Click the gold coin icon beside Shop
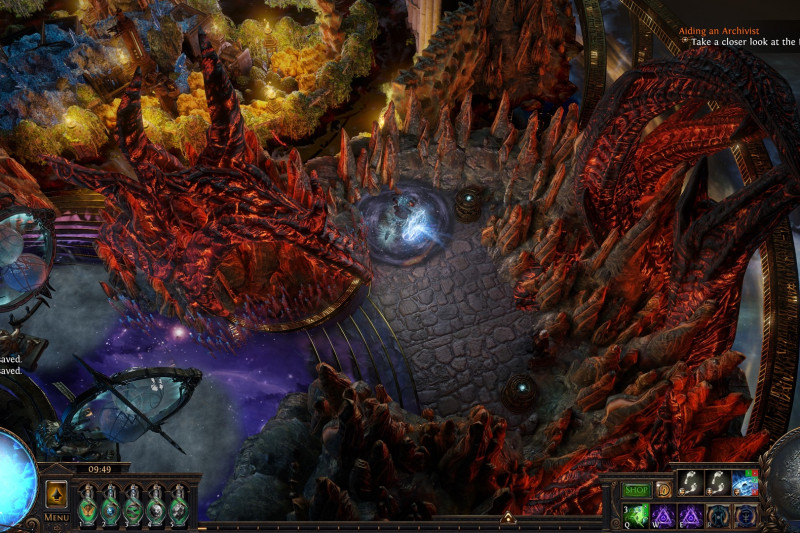Image resolution: width=800 pixels, height=533 pixels. coord(663,490)
